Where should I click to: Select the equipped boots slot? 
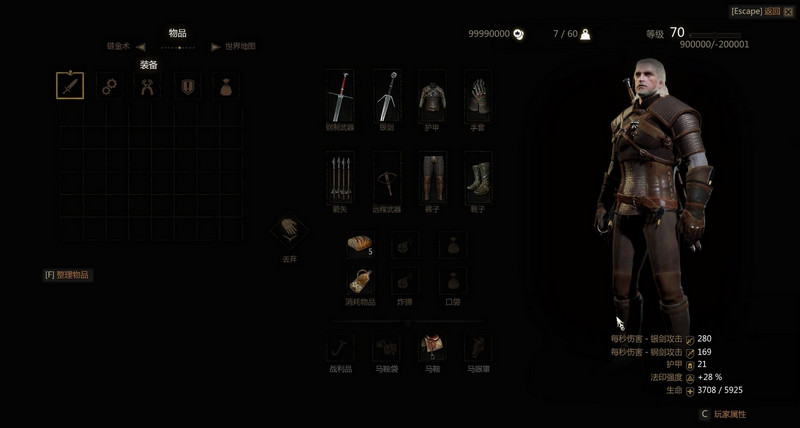pyautogui.click(x=477, y=178)
